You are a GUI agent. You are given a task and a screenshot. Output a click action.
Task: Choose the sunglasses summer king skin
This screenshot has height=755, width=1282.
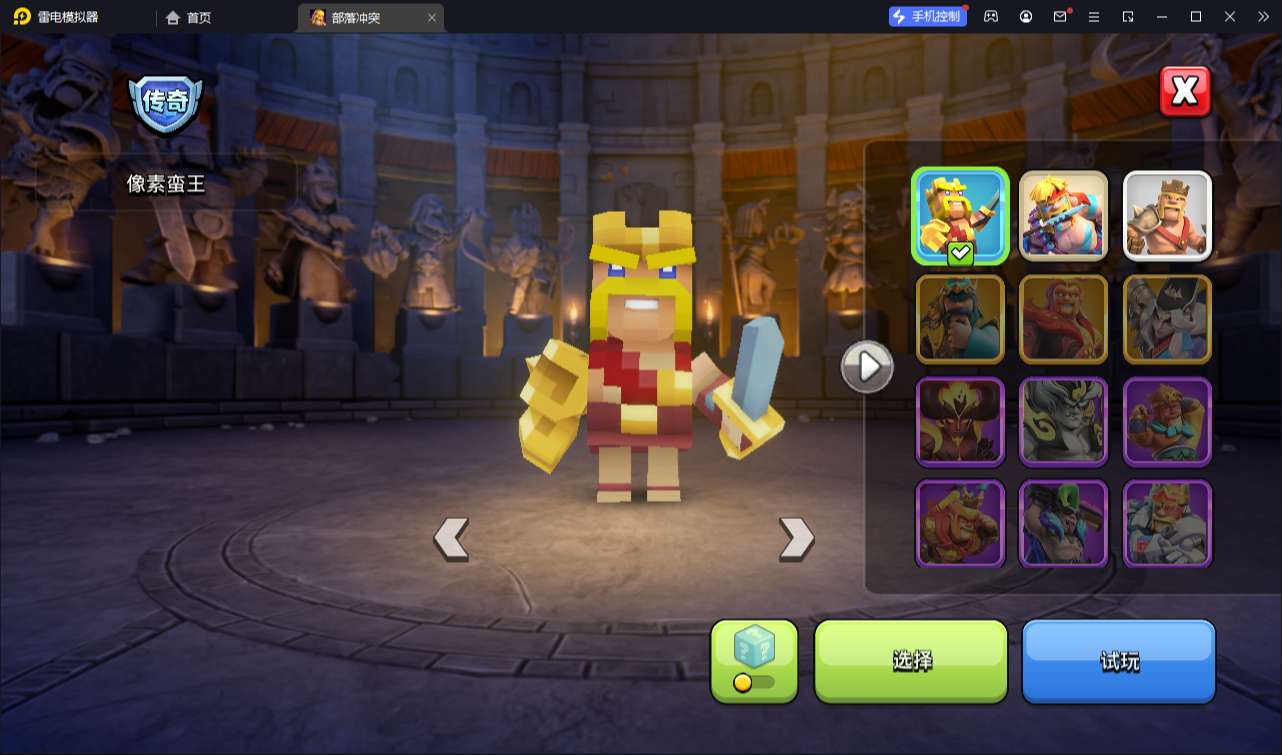coord(1063,216)
